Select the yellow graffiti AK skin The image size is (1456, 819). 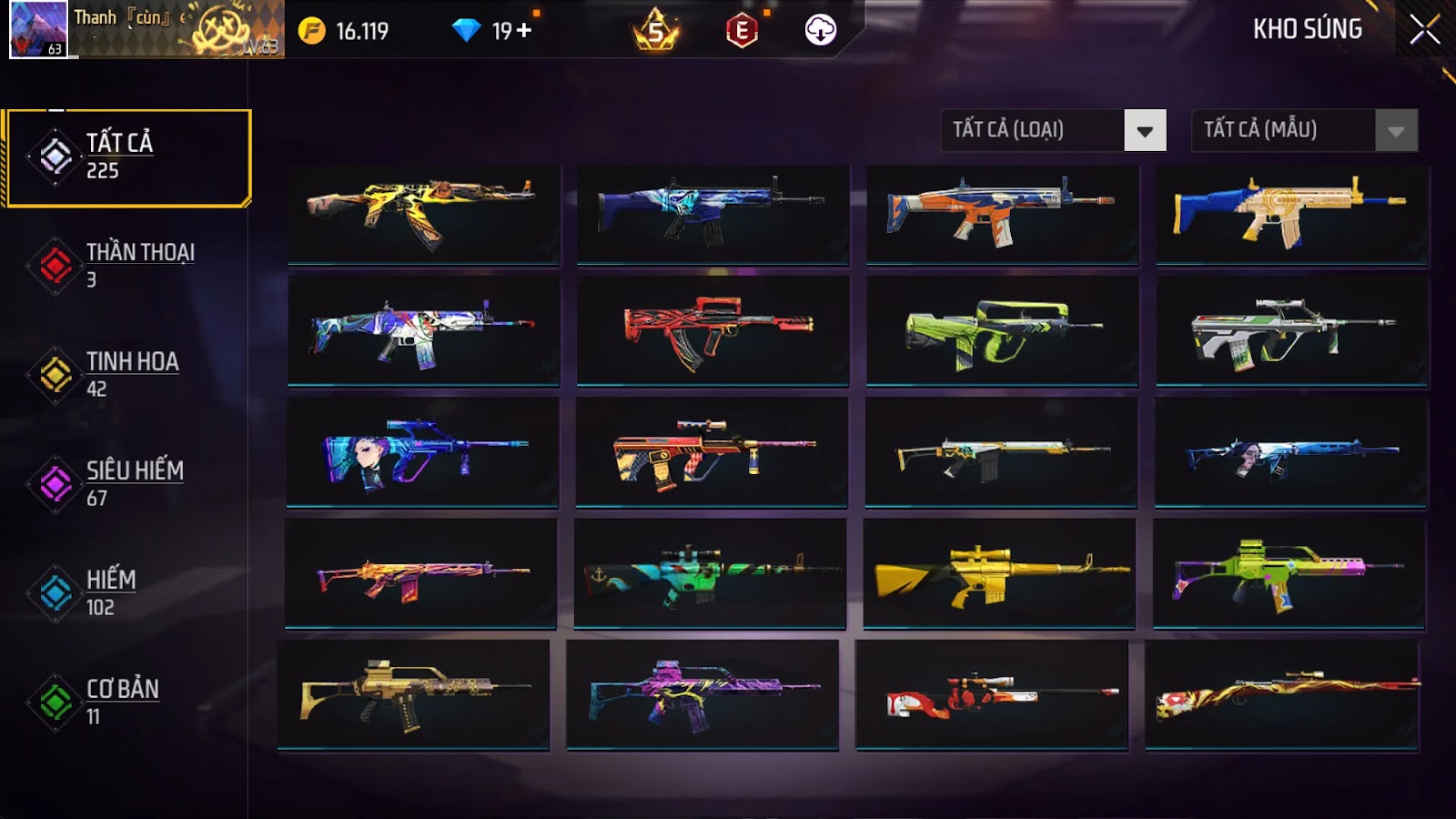pyautogui.click(x=423, y=215)
